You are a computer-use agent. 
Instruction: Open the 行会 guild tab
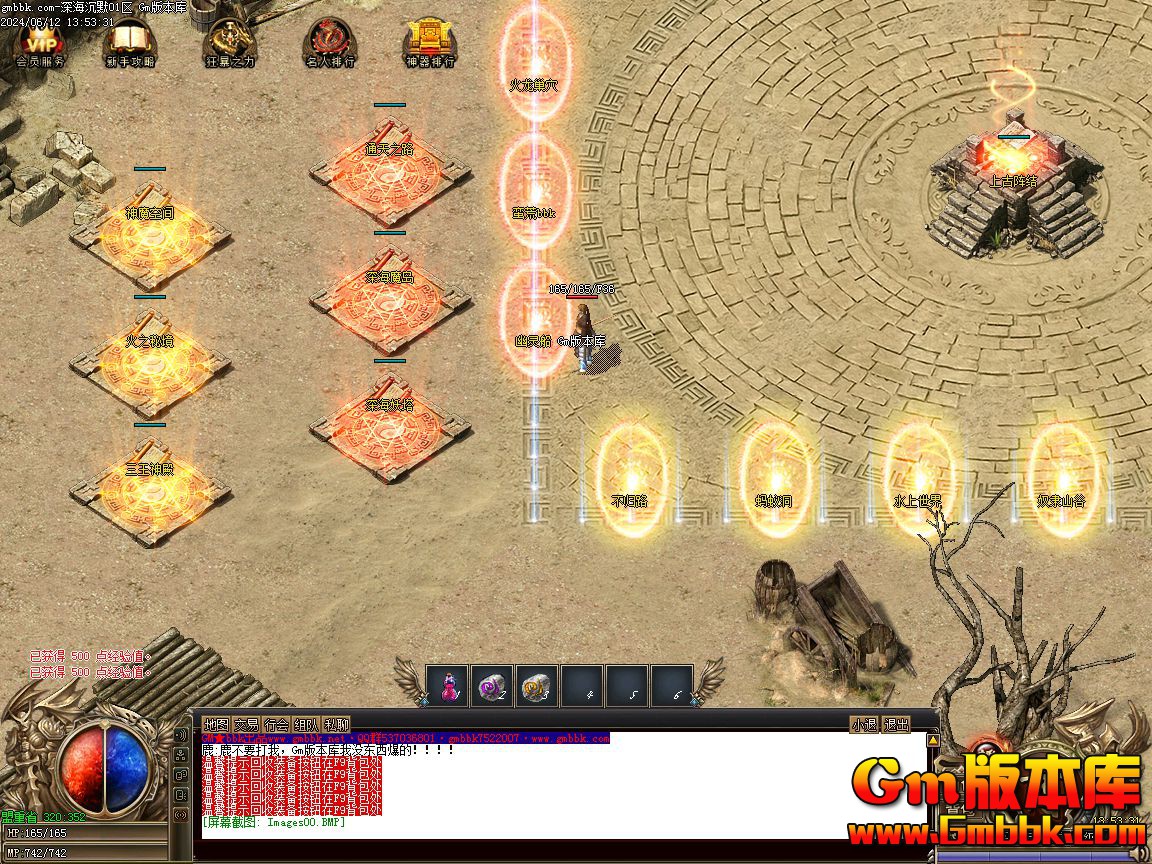click(x=276, y=724)
